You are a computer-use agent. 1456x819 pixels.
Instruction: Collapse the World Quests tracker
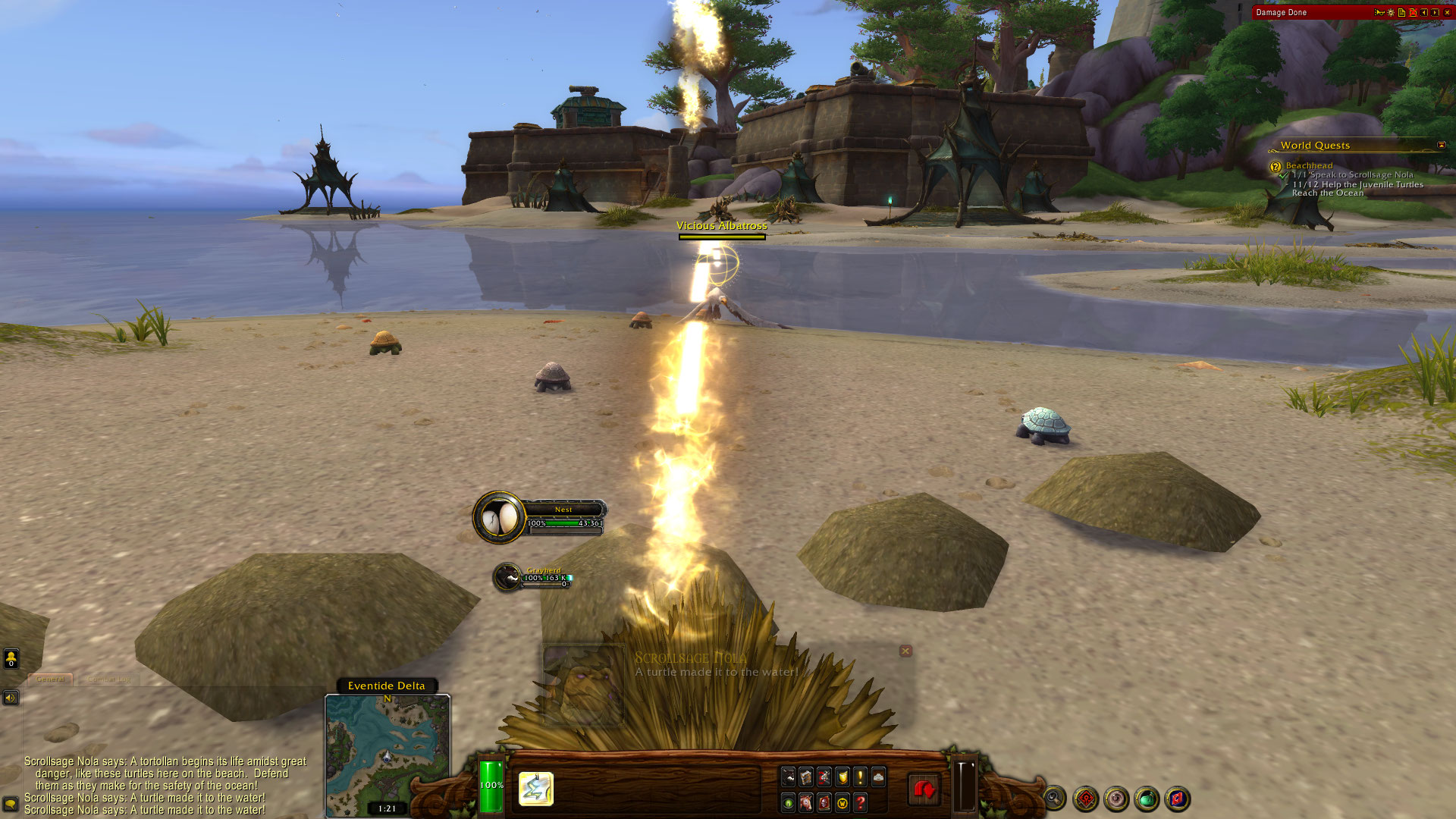1441,145
